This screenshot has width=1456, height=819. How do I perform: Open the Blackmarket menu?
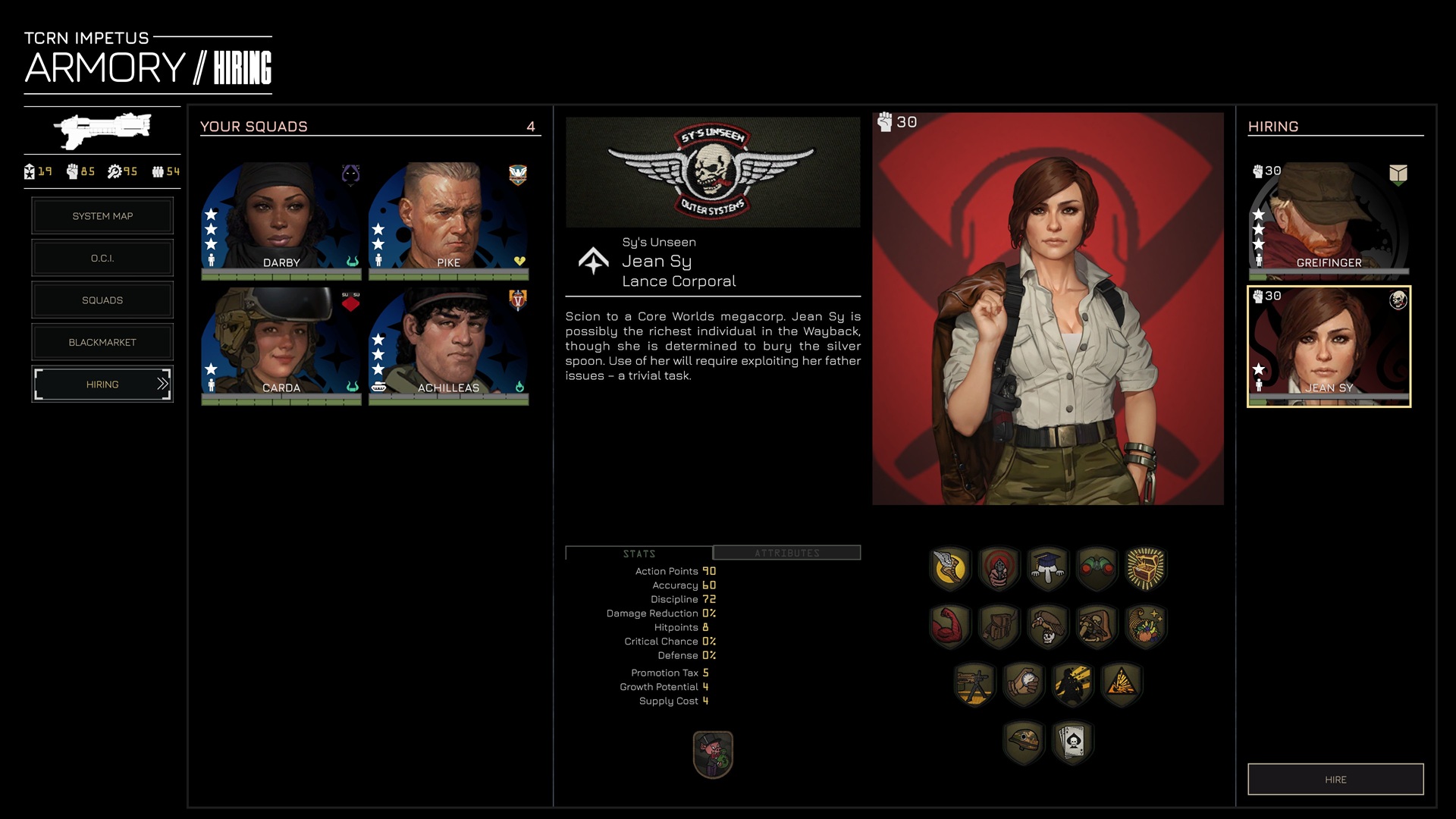102,343
